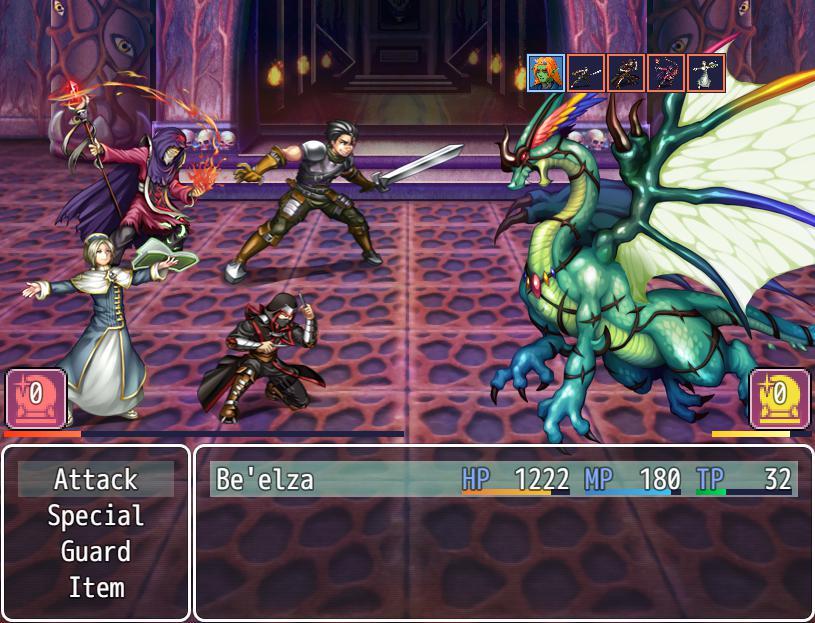Open the Item command
The image size is (815, 623).
(x=96, y=588)
